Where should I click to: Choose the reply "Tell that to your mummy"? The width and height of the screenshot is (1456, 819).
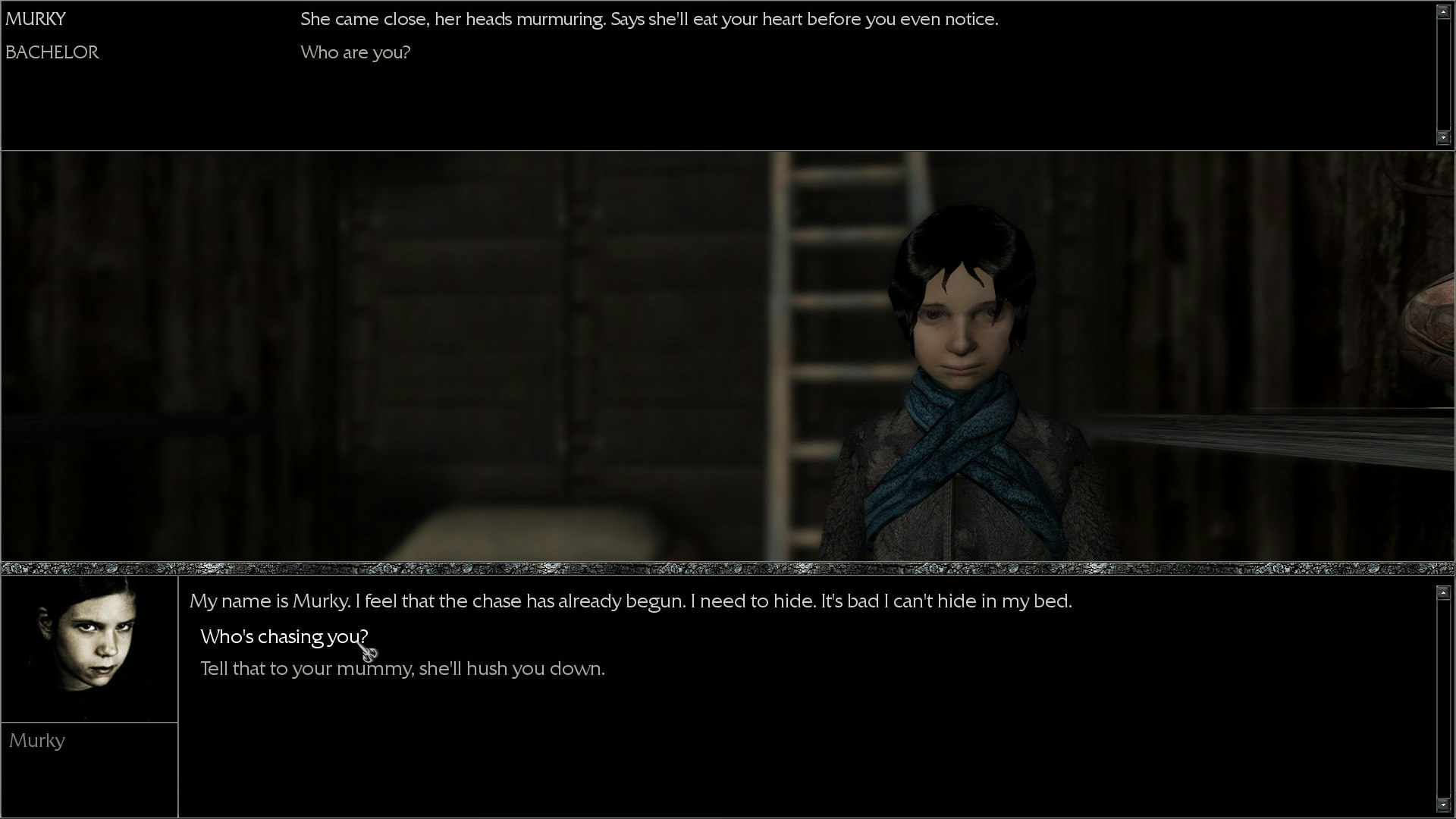pos(402,669)
